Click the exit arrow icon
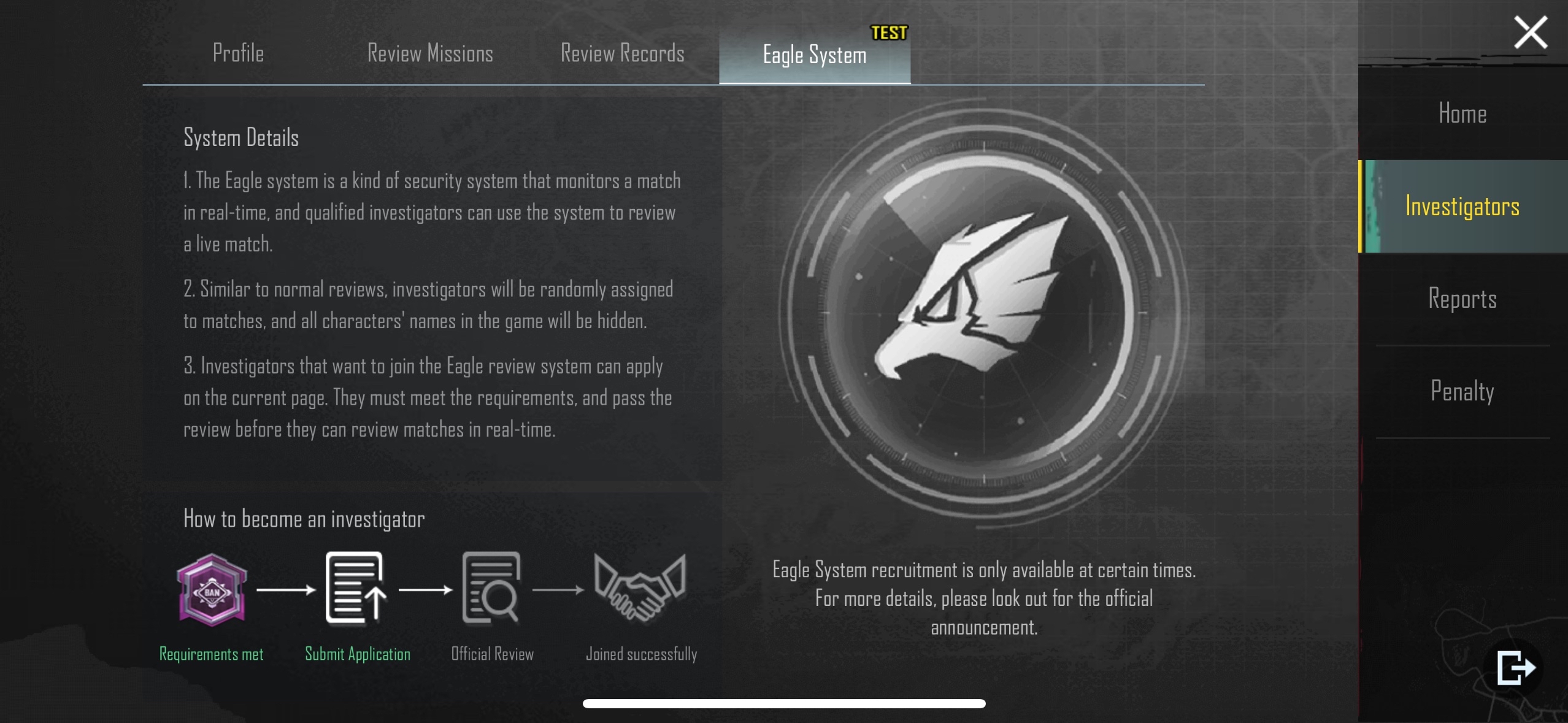Image resolution: width=1568 pixels, height=723 pixels. [1515, 667]
